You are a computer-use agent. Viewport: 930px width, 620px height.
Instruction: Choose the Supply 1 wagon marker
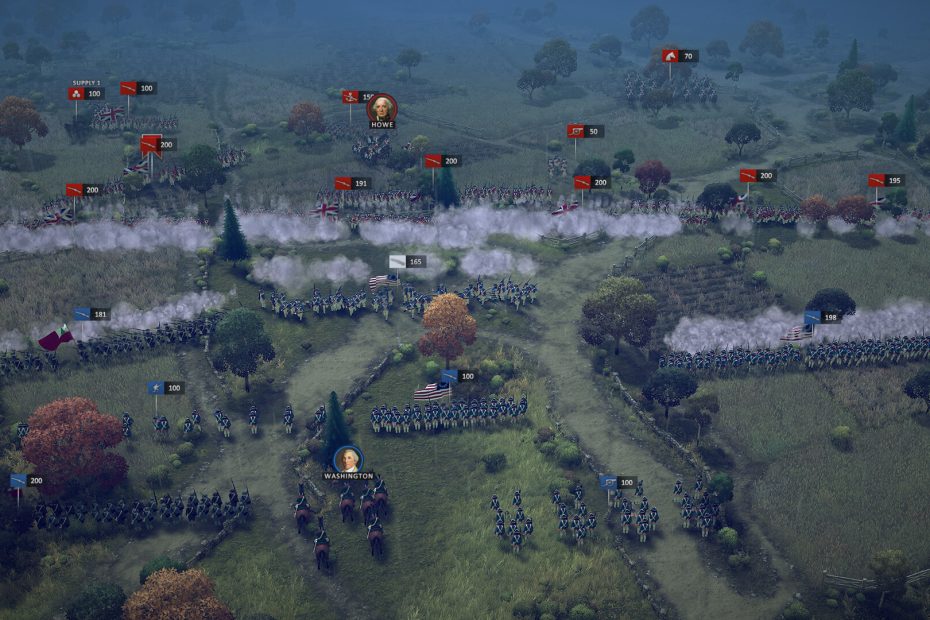coord(77,93)
